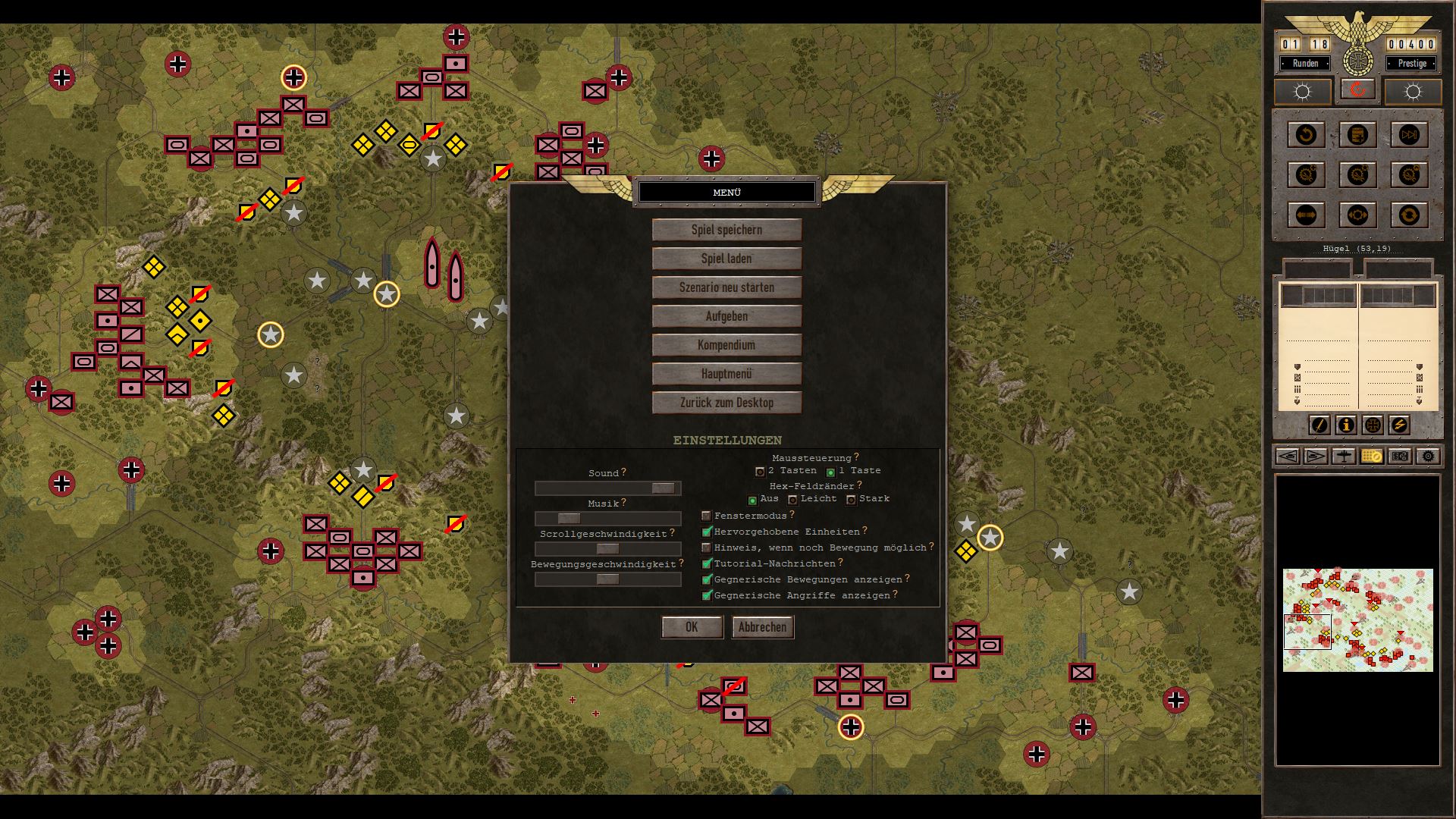Toggle Gegnerische Bewegungen anzeigen
1456x819 pixels.
pyautogui.click(x=707, y=580)
